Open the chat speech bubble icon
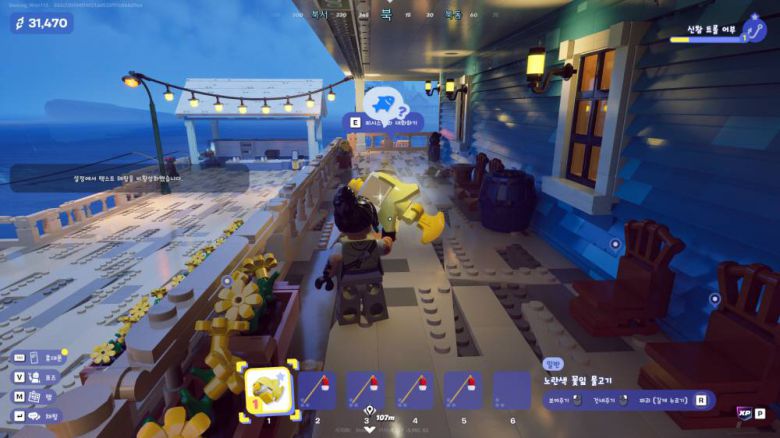The width and height of the screenshot is (780, 438). (35, 416)
